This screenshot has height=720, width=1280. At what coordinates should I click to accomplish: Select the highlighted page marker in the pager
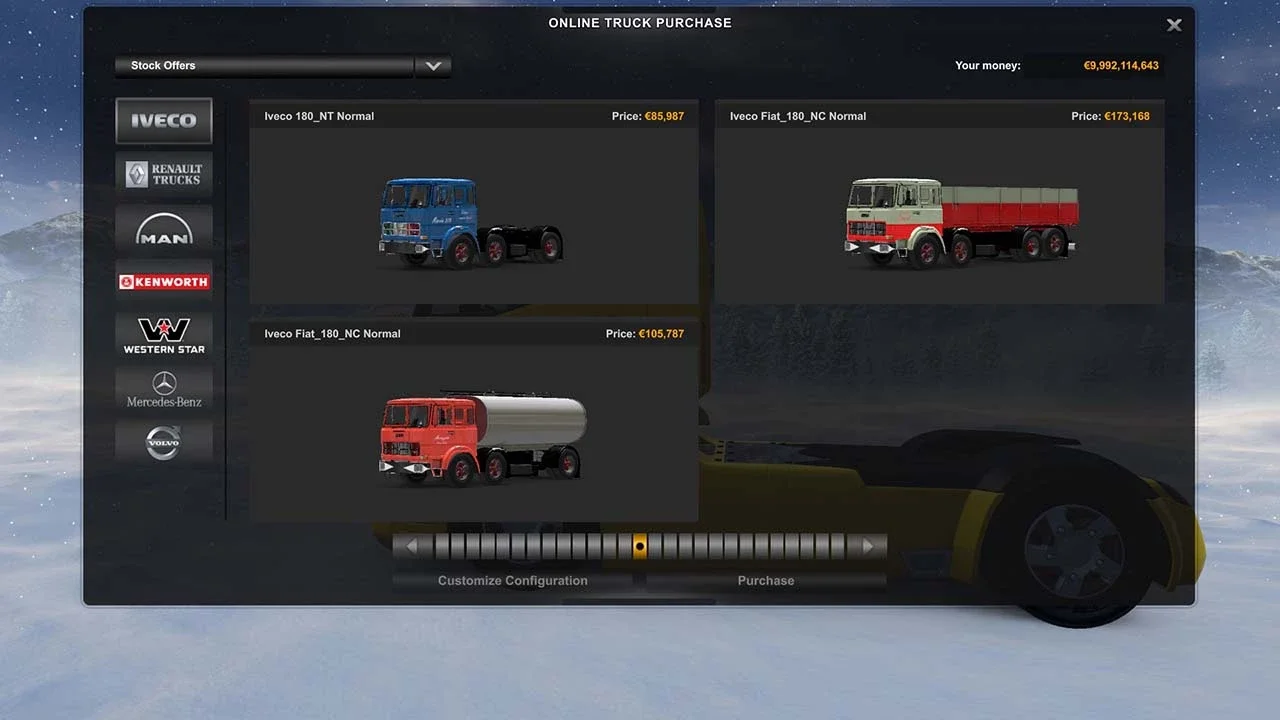pyautogui.click(x=639, y=545)
